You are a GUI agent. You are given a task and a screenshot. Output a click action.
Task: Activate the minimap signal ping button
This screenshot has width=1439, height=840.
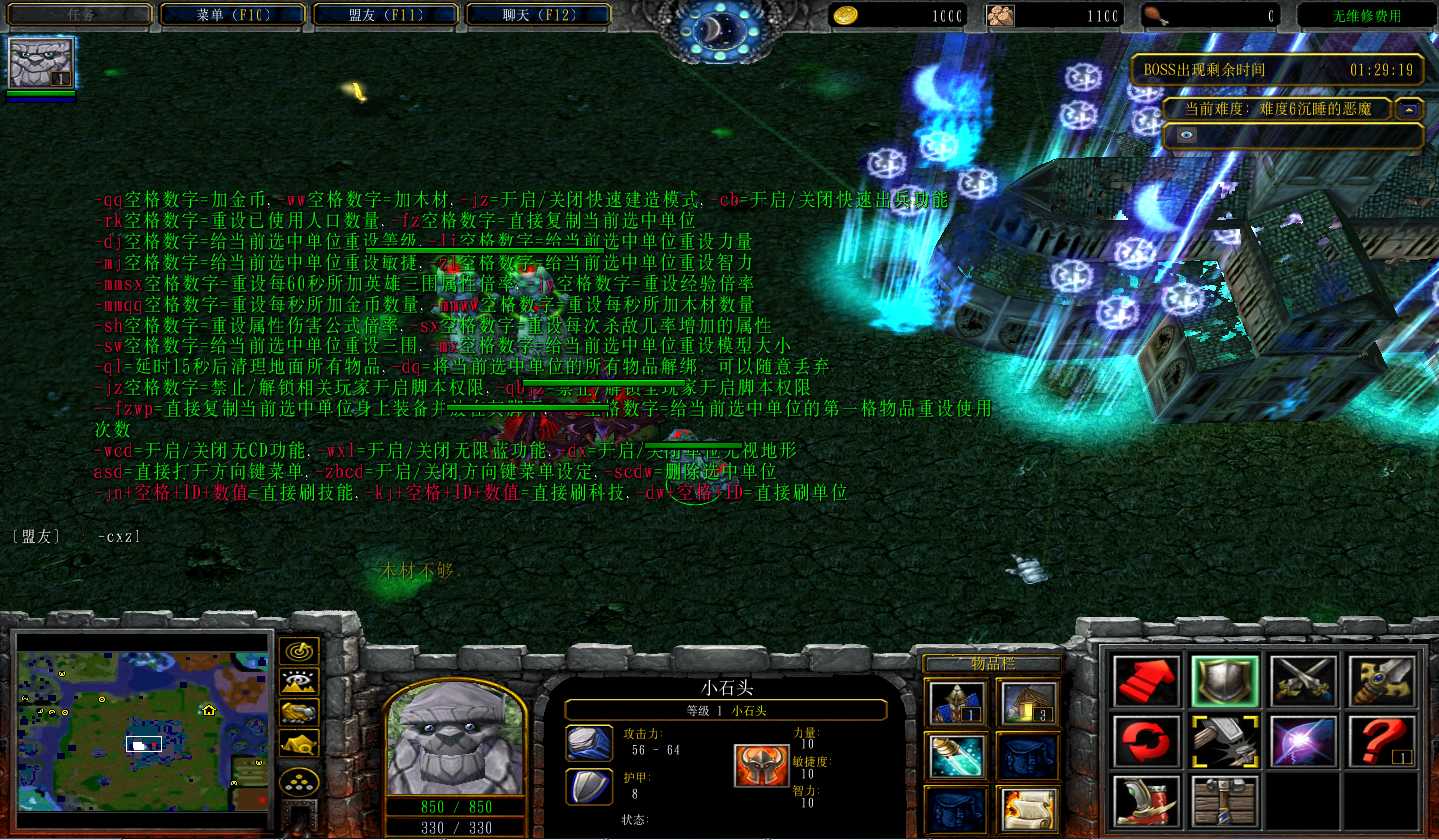(x=299, y=652)
